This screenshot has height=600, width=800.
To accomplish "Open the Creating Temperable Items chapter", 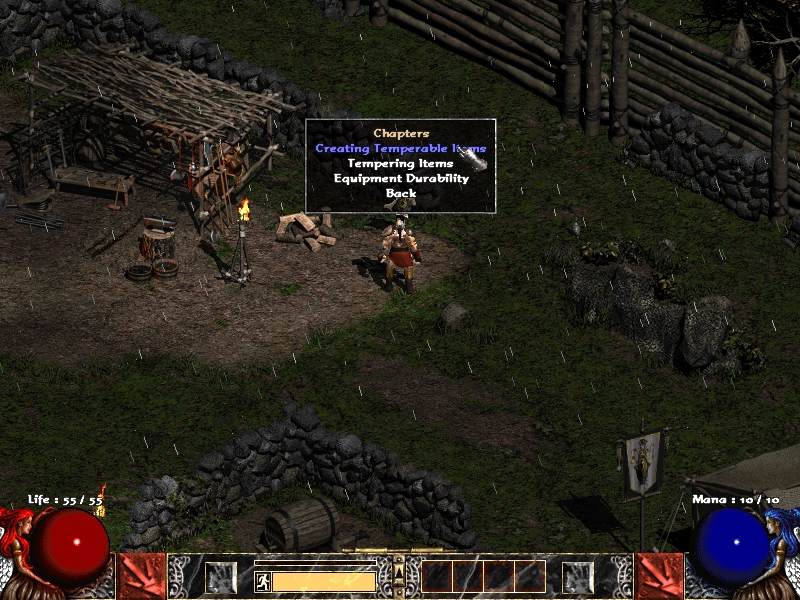I will pyautogui.click(x=400, y=148).
